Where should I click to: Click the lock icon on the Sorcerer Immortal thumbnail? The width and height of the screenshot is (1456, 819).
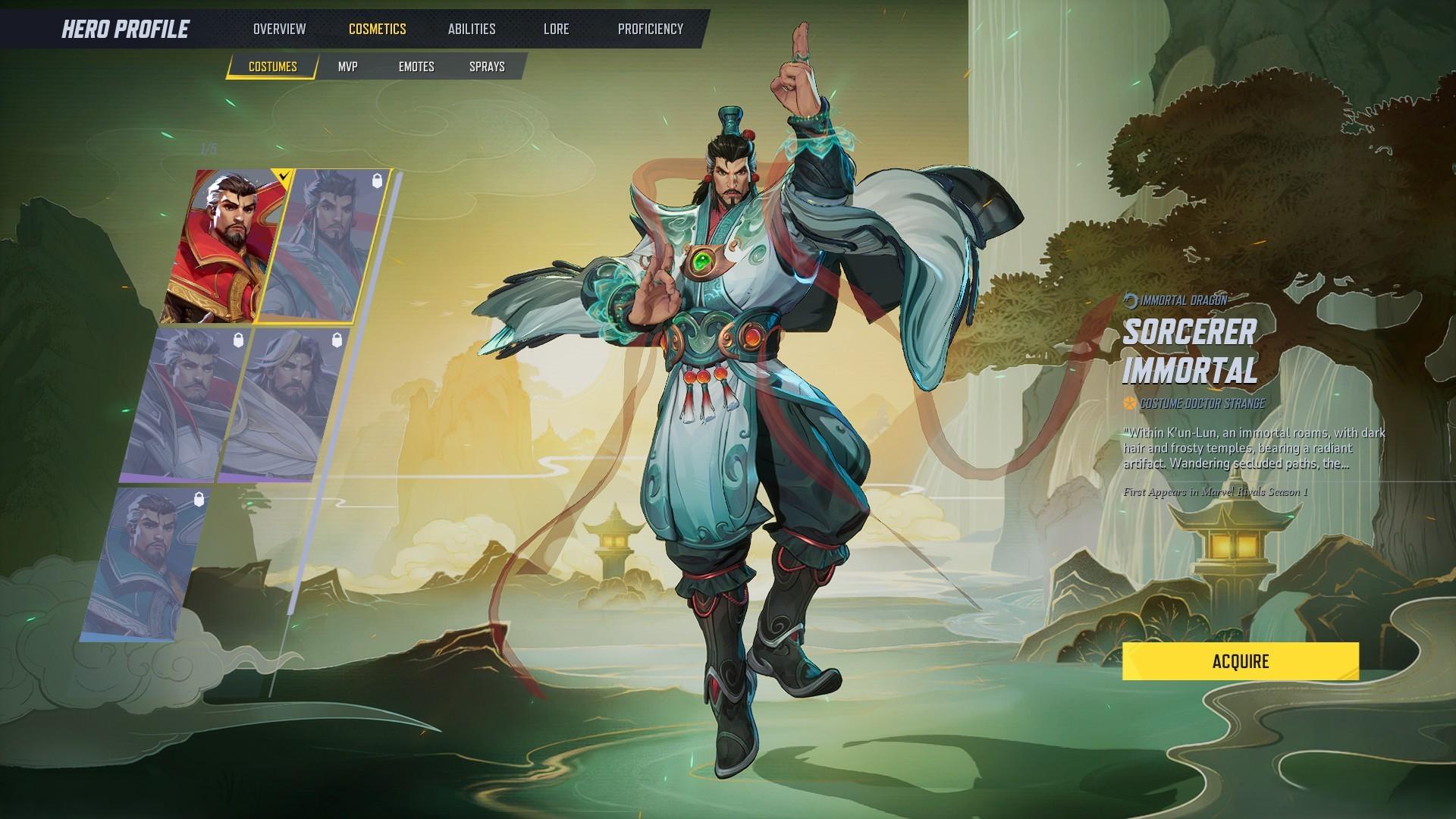(377, 181)
